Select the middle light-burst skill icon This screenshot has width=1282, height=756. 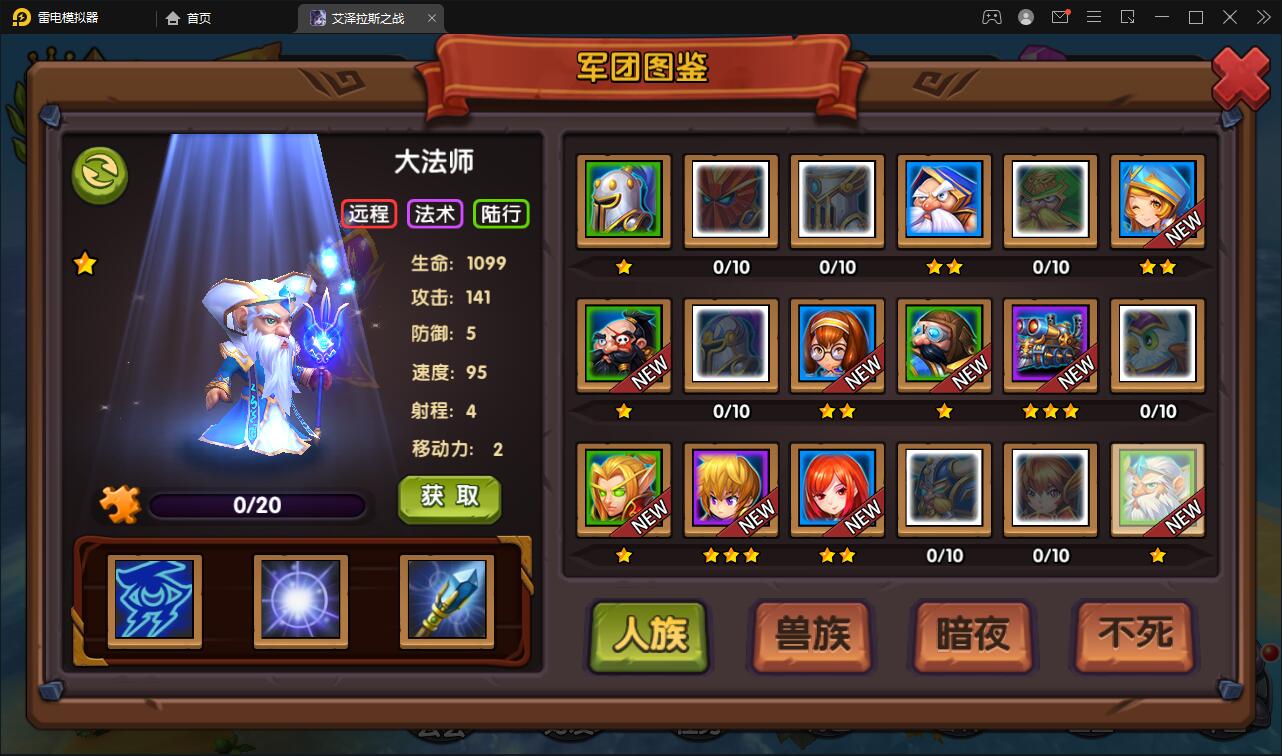click(299, 600)
